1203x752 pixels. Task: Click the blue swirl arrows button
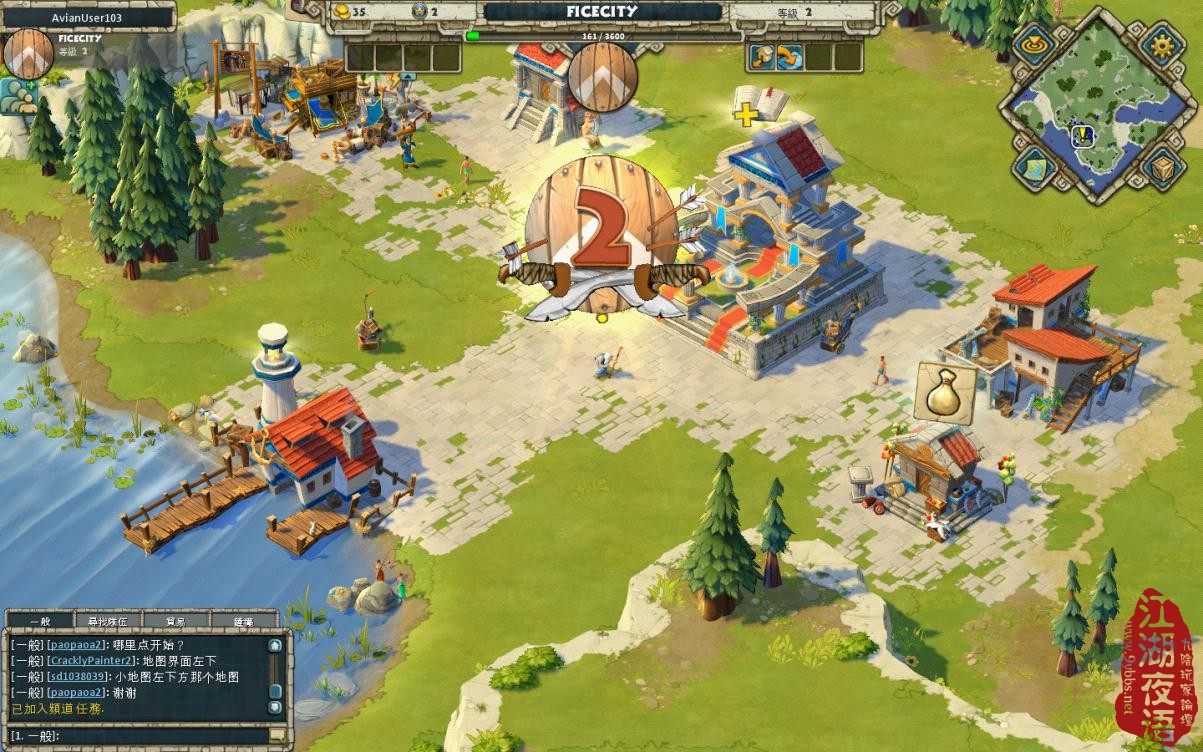coord(790,57)
